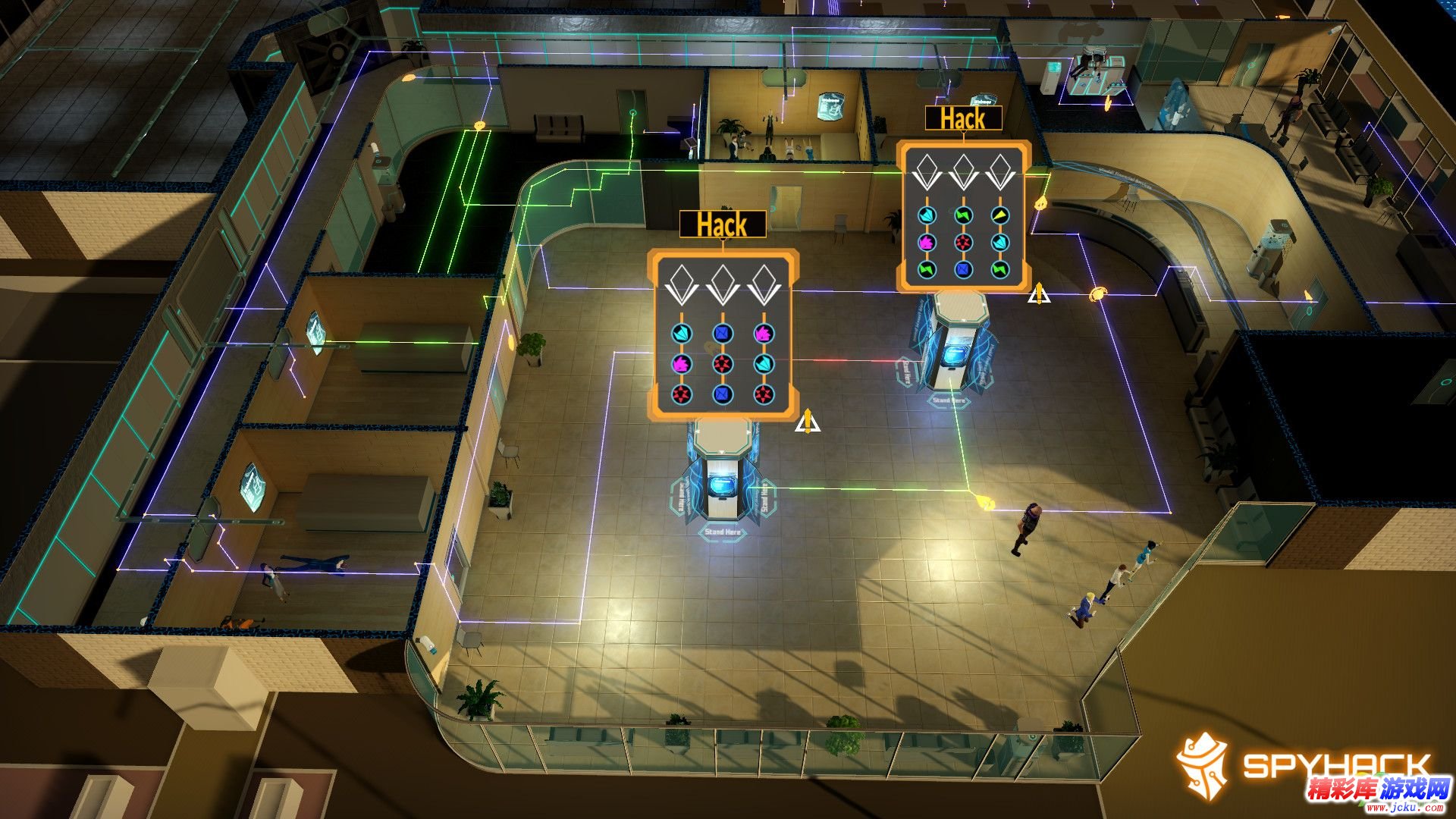1456x819 pixels.
Task: Select the yellow arrow hack symbol
Action: [x=1001, y=215]
